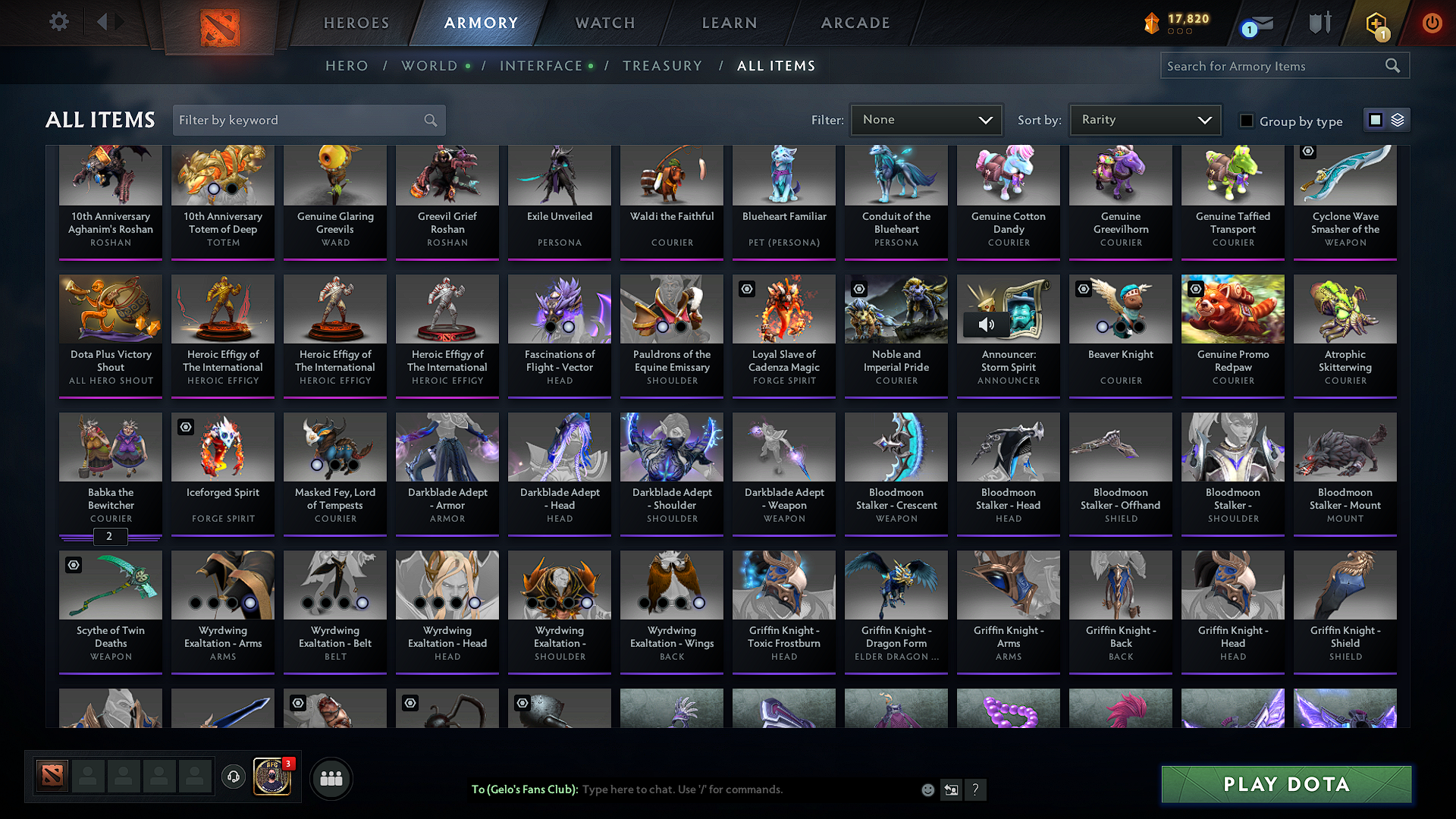Open the Sort by Rarity dropdown
The width and height of the screenshot is (1456, 819).
coord(1144,119)
